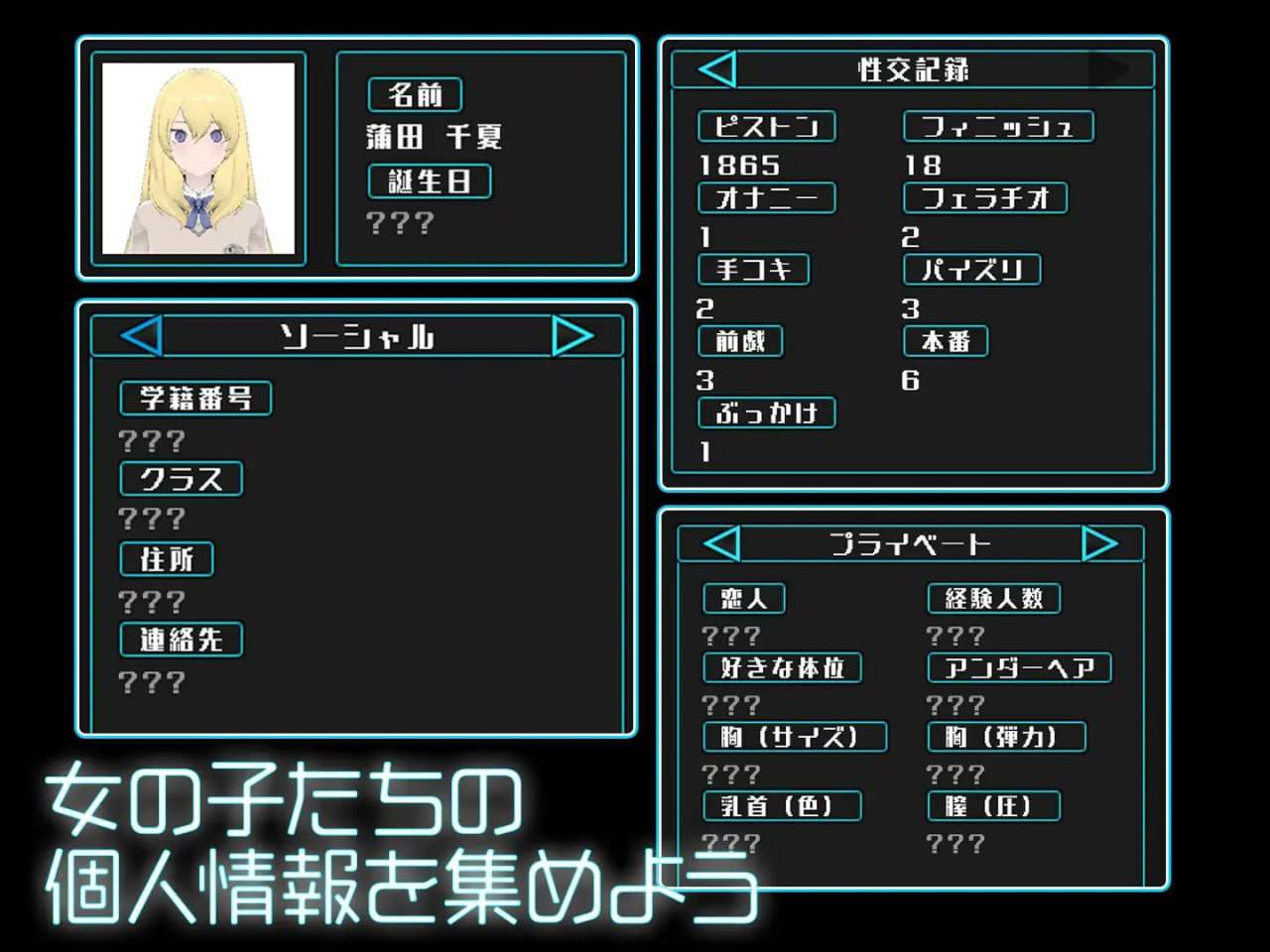Select the 恋人 label in プライベート panel
This screenshot has width=1270, height=952.
[743, 598]
